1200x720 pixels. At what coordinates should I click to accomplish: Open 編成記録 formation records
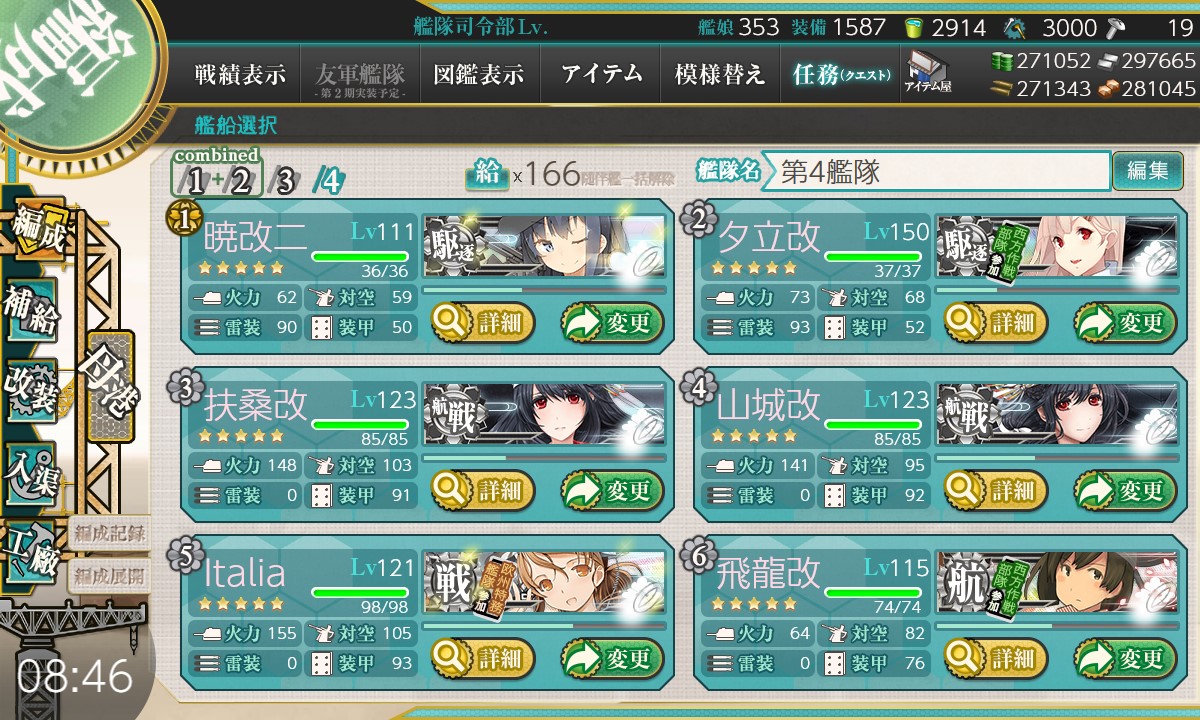click(x=110, y=533)
